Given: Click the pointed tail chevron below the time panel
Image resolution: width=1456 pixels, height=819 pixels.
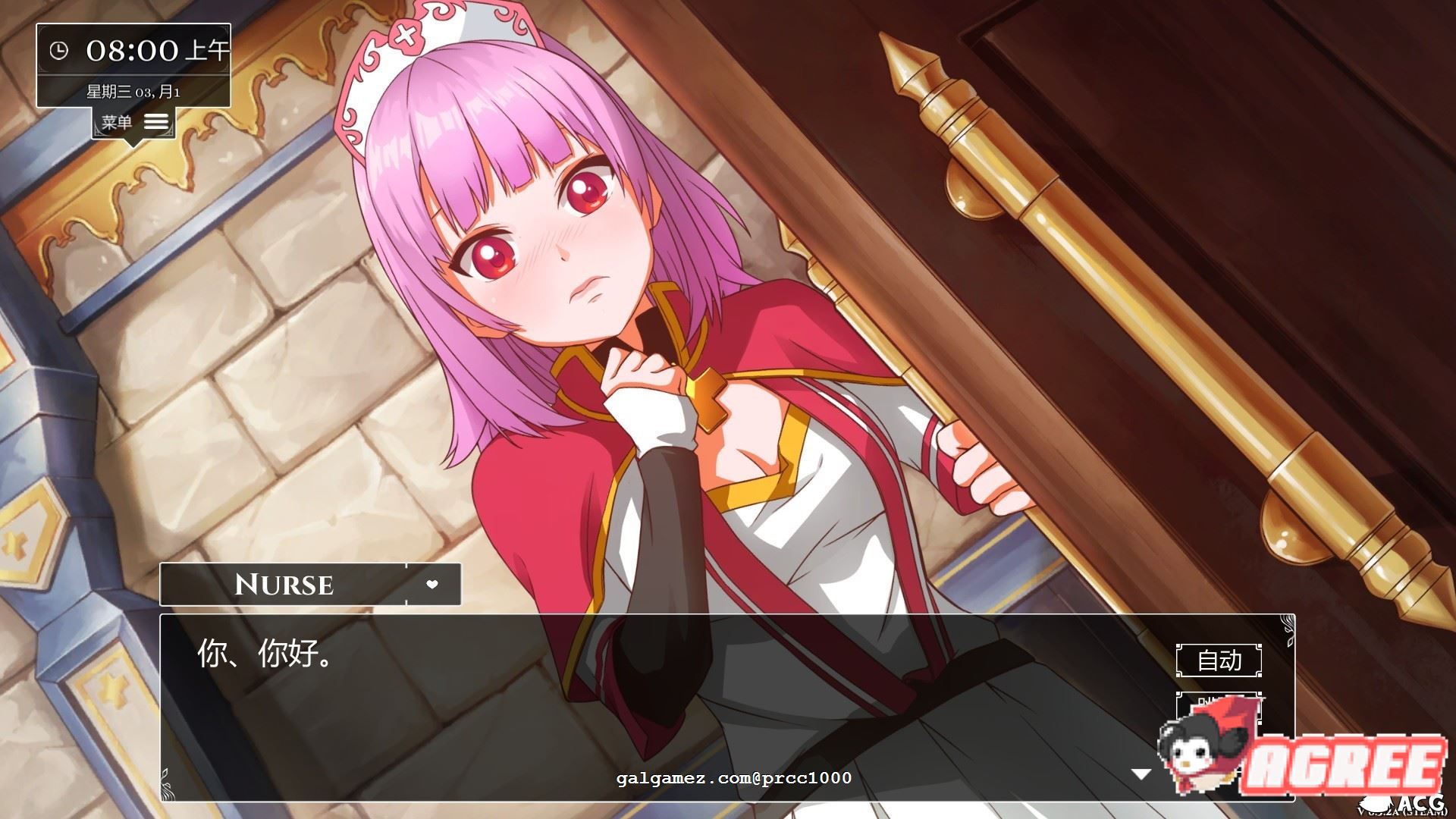Looking at the screenshot, I should (x=133, y=143).
